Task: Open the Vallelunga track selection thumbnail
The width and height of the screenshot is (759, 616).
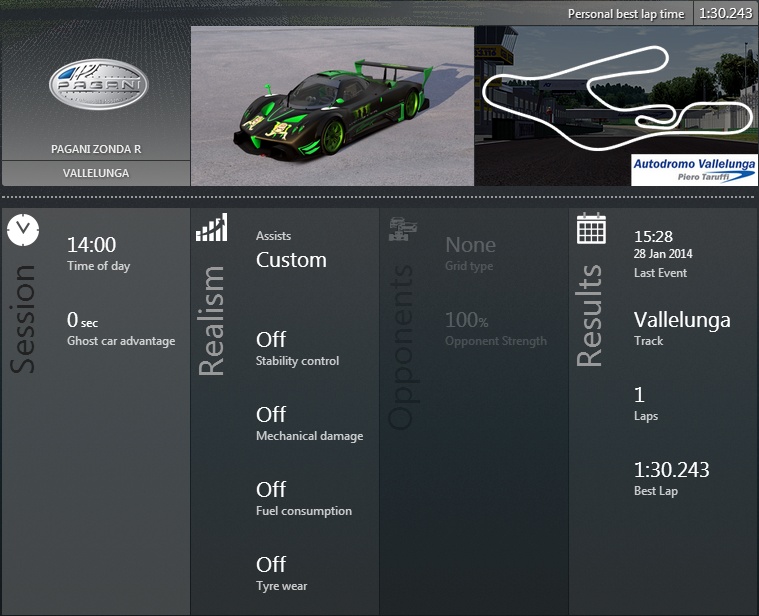Action: pyautogui.click(x=615, y=105)
